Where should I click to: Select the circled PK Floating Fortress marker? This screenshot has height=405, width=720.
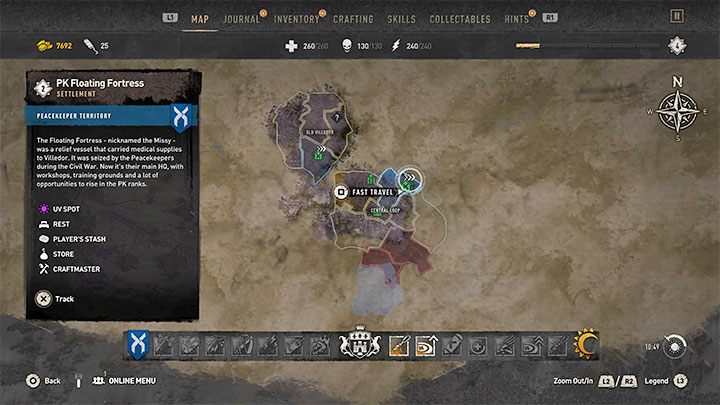click(409, 179)
